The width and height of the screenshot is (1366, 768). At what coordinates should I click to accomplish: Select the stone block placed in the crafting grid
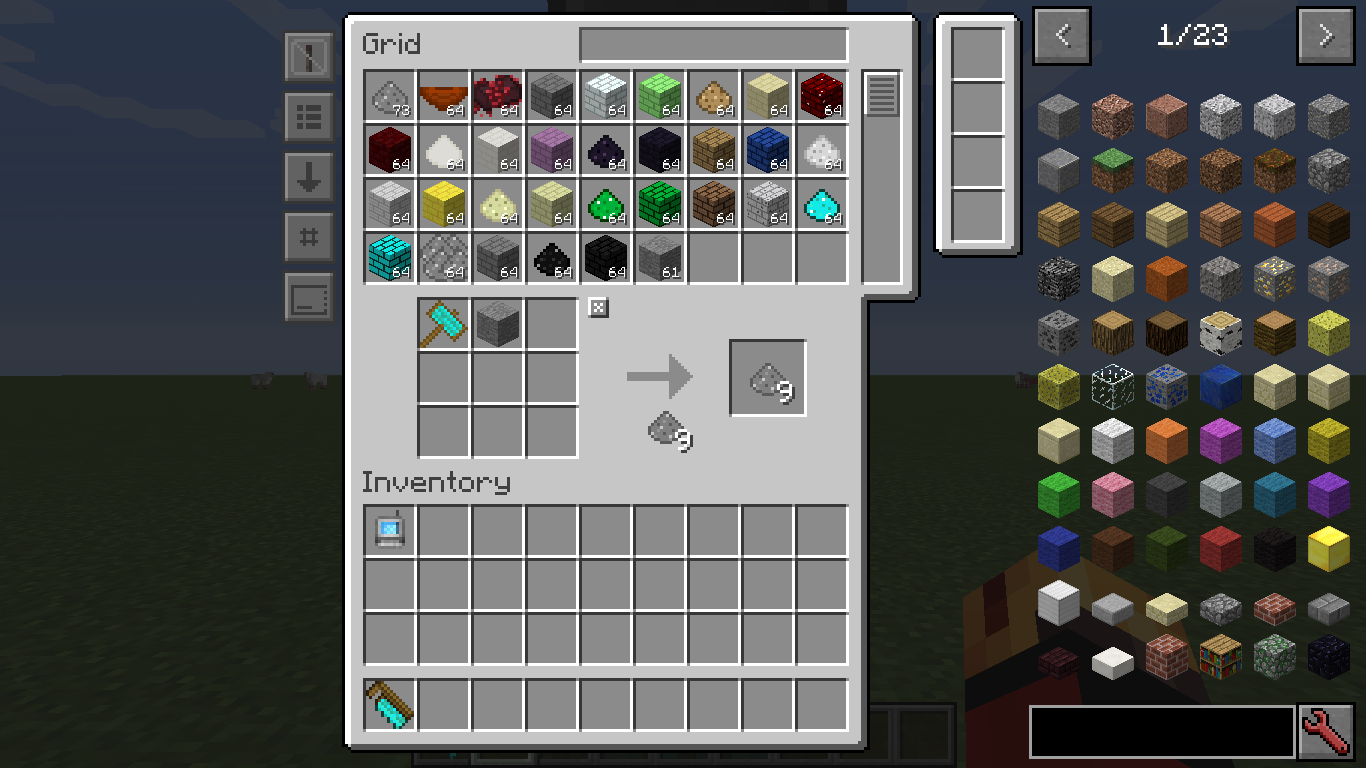tap(497, 322)
